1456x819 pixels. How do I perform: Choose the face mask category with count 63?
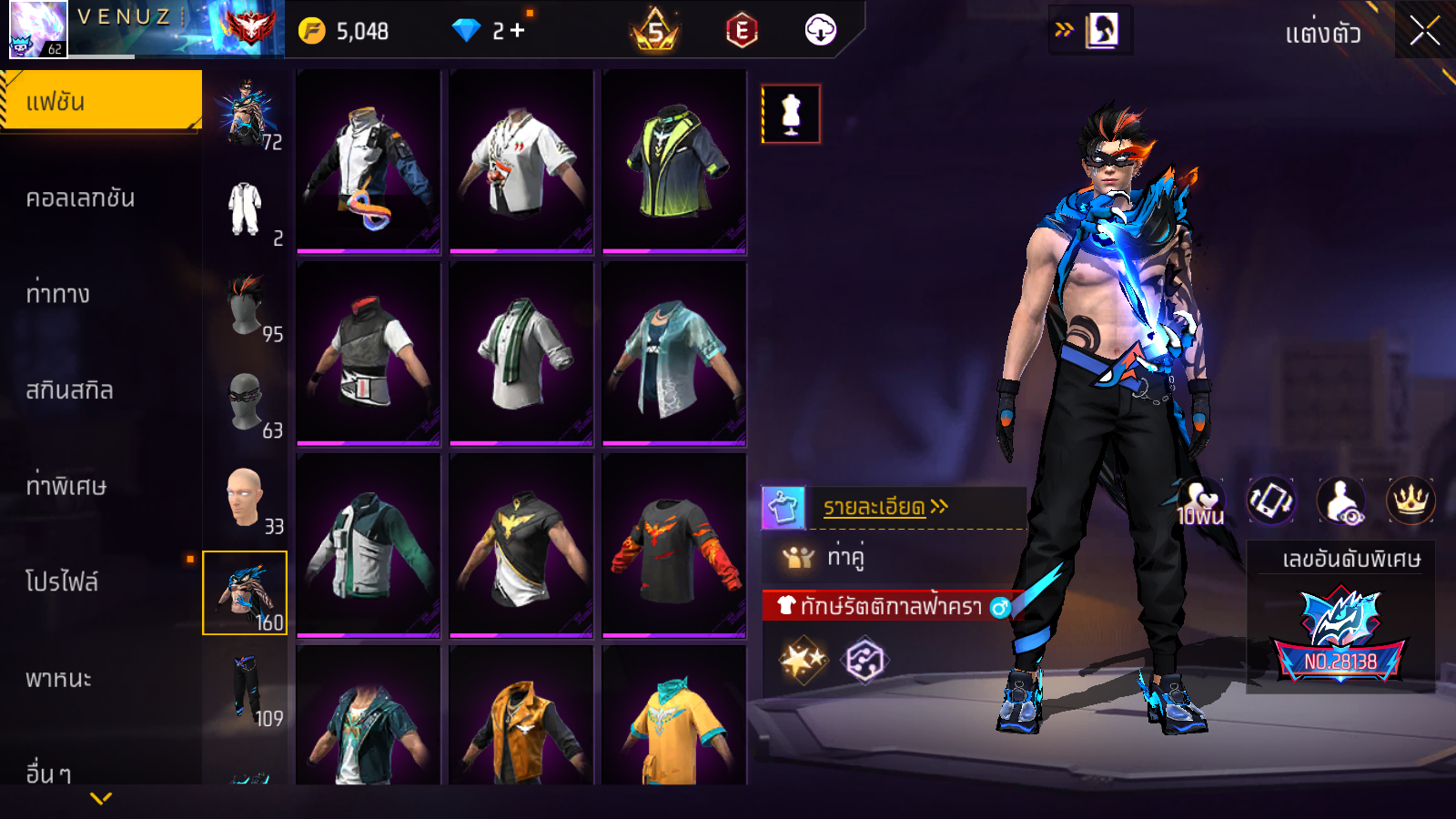(245, 401)
